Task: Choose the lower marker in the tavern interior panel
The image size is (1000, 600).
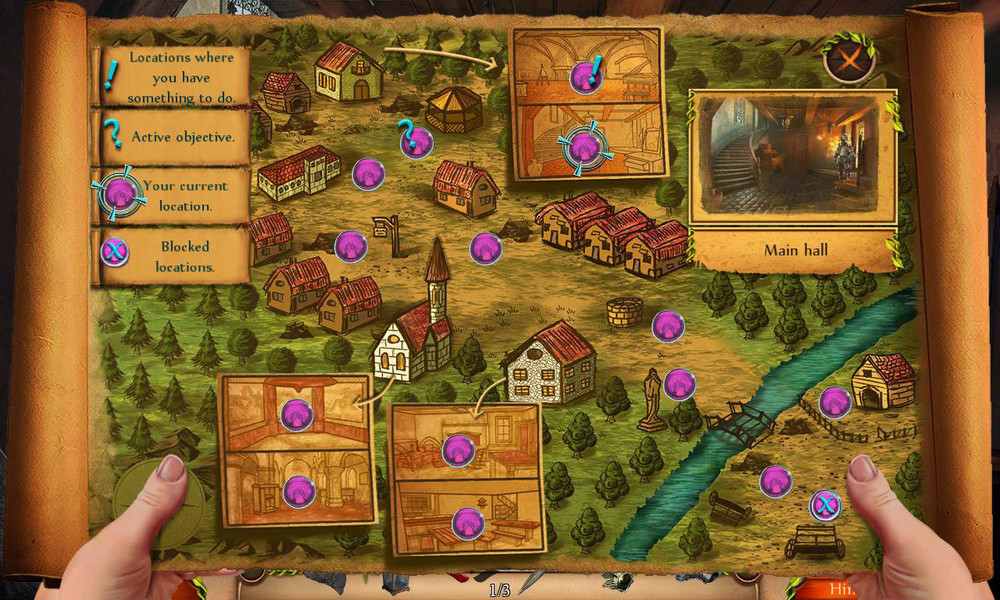Action: 467,522
